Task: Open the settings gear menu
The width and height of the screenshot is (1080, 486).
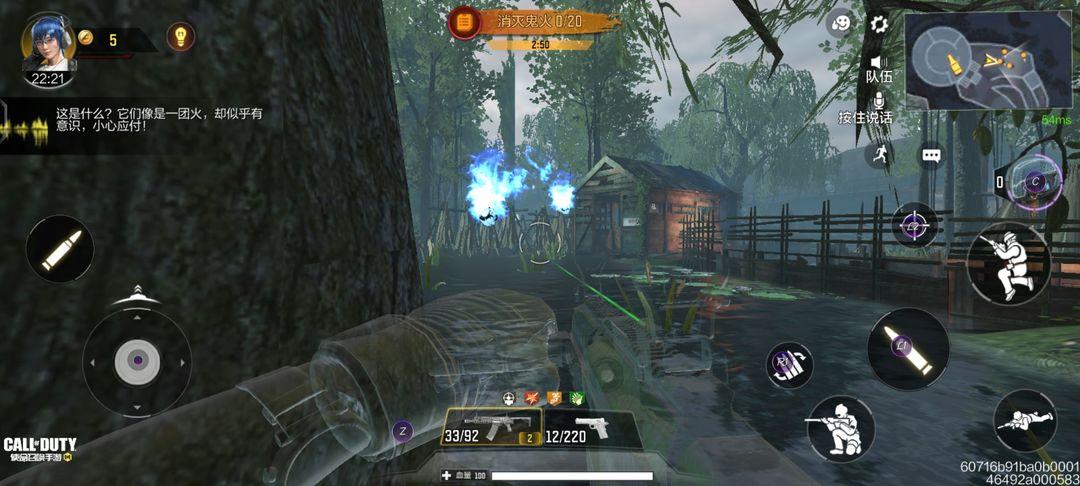Action: [879, 24]
